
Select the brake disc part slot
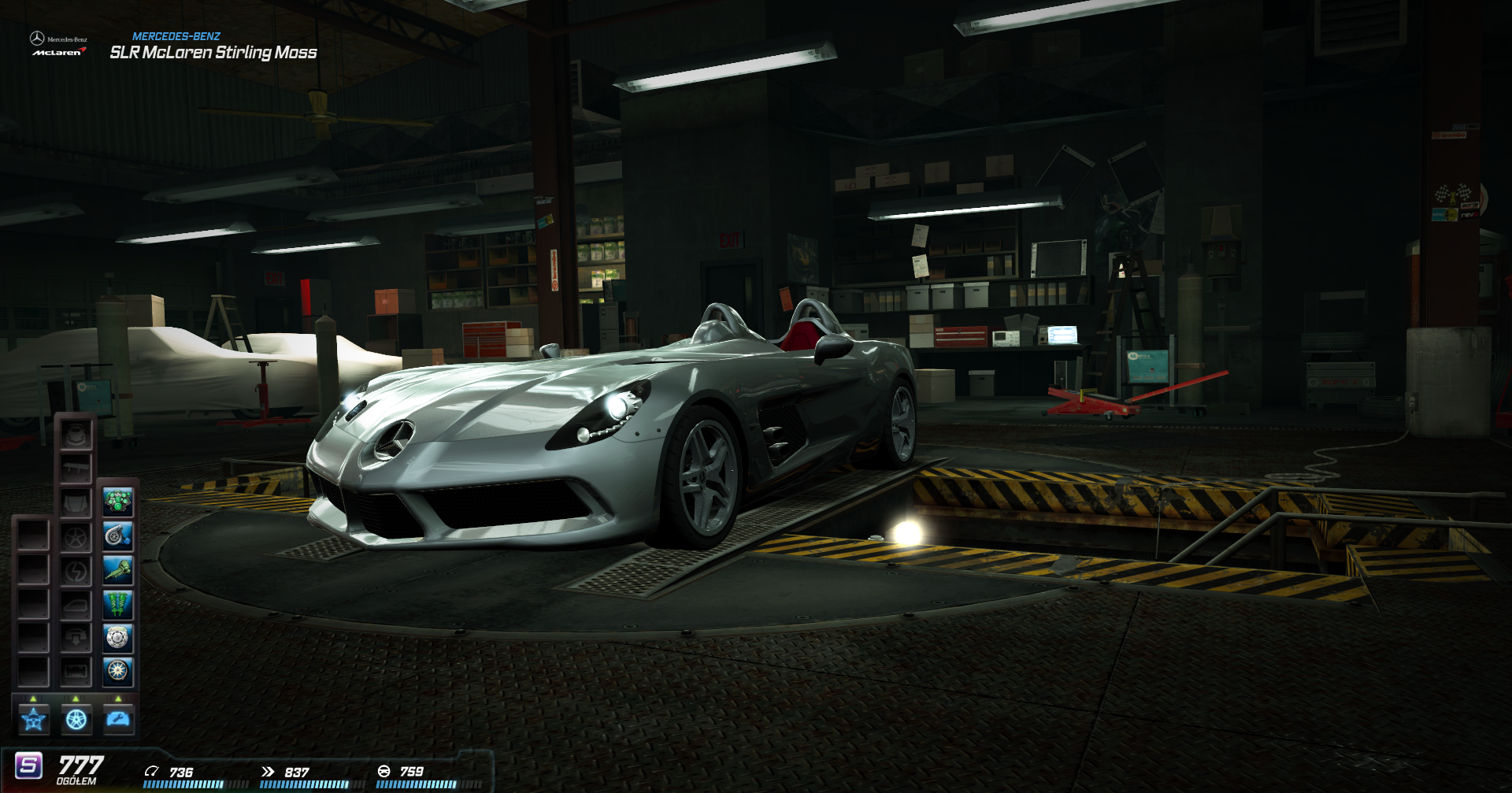coord(118,638)
